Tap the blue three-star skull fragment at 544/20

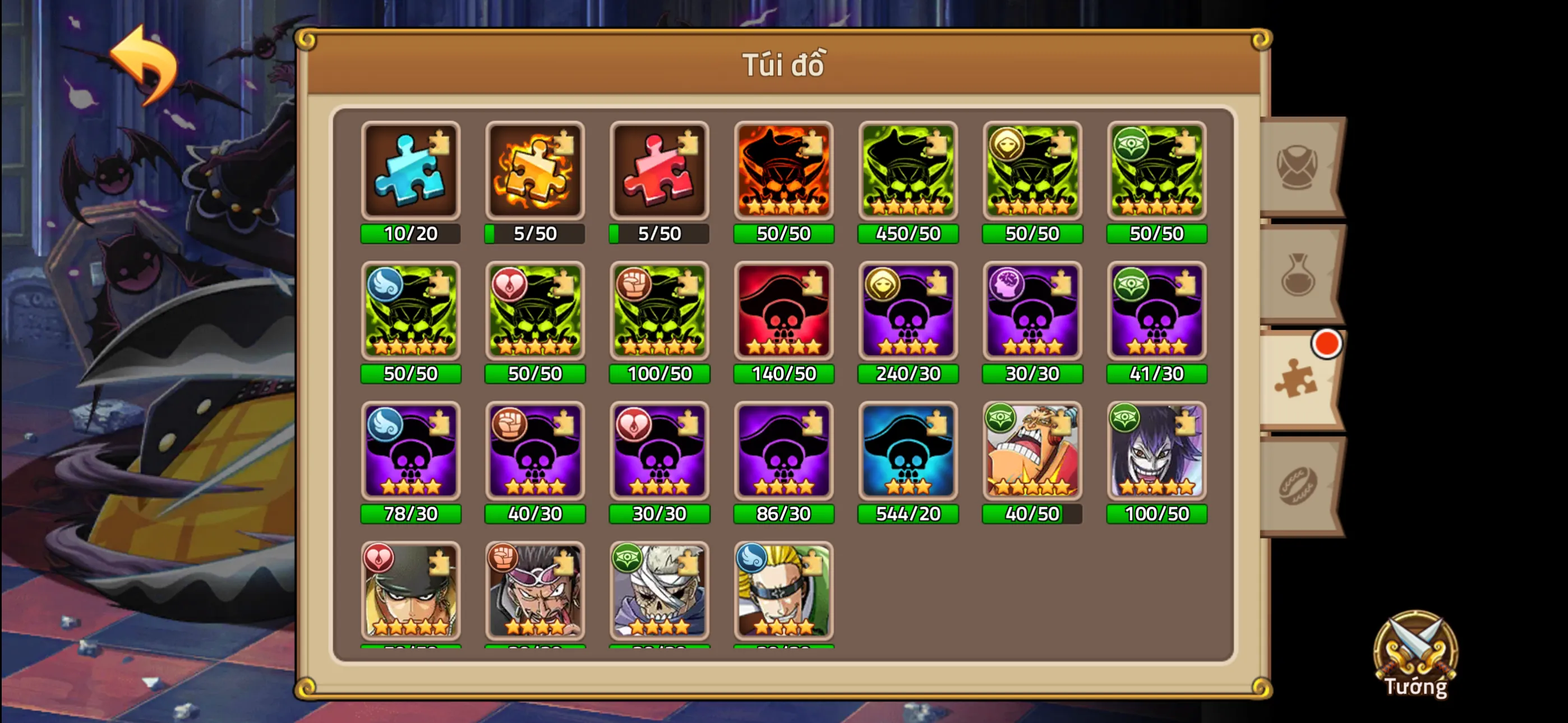(907, 452)
